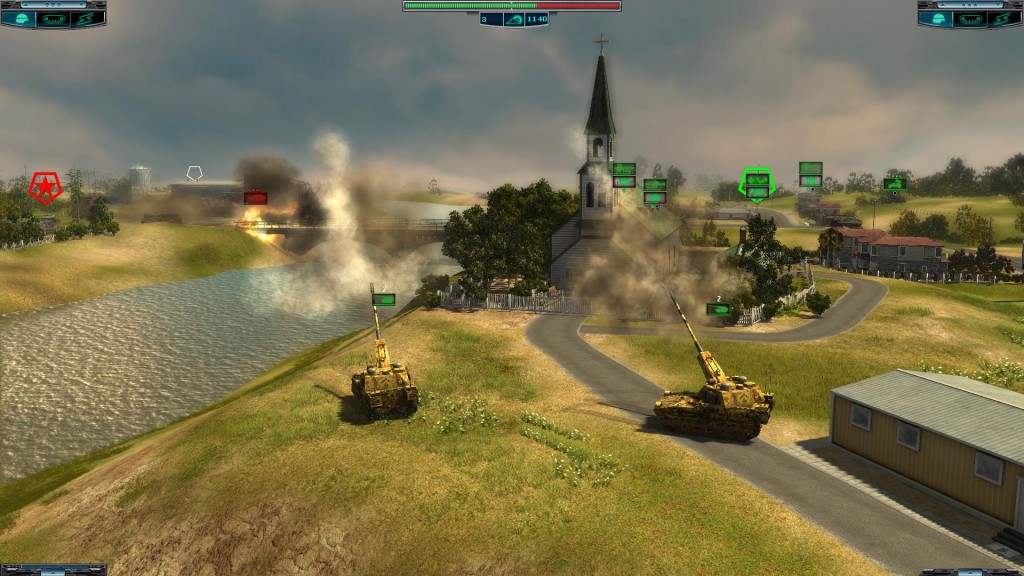Select the red star enemy base marker
This screenshot has height=576, width=1024.
(x=45, y=186)
